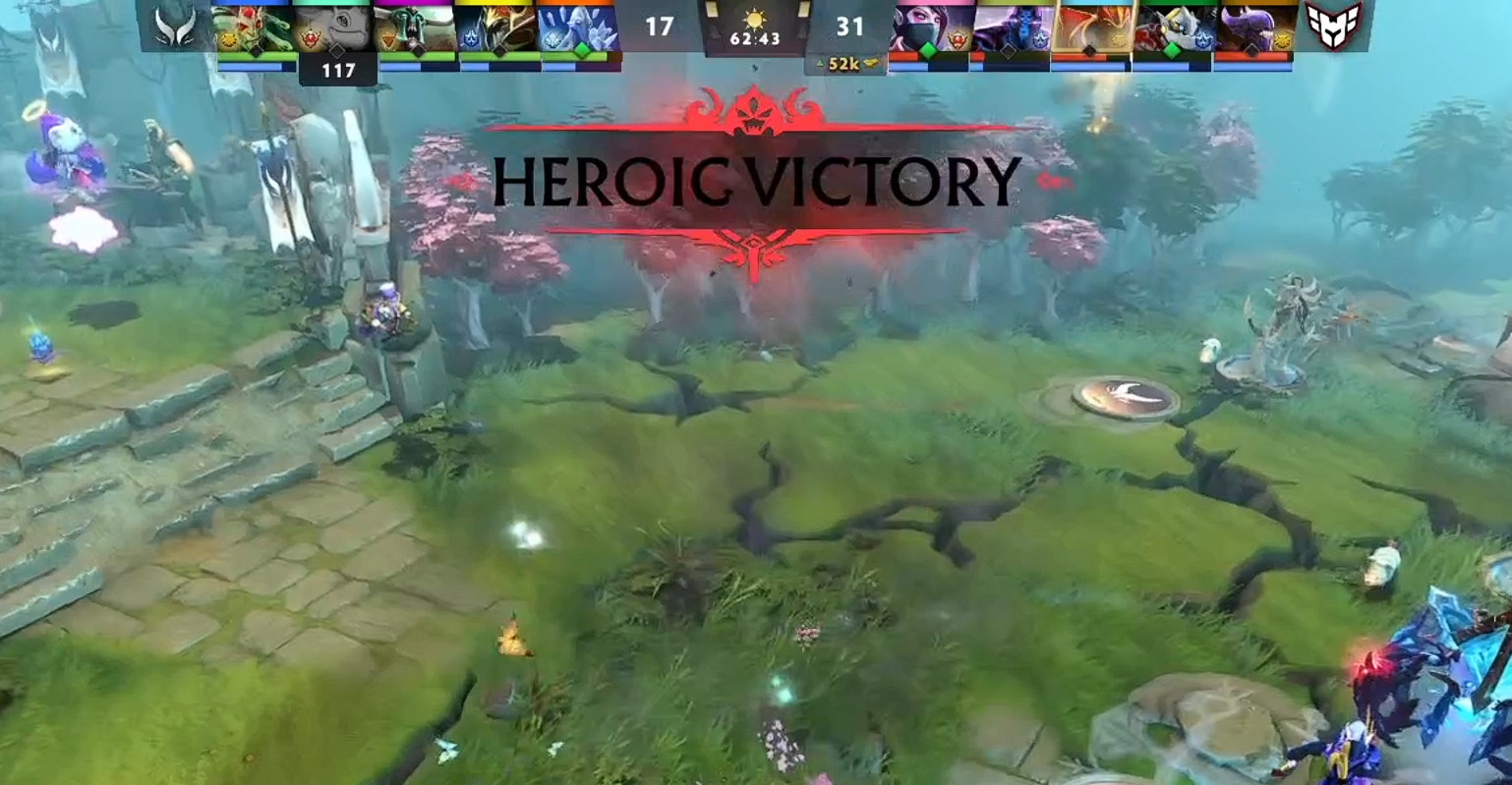The image size is (1512, 785).
Task: Expand the Dire kill count 31 details
Action: 849,24
